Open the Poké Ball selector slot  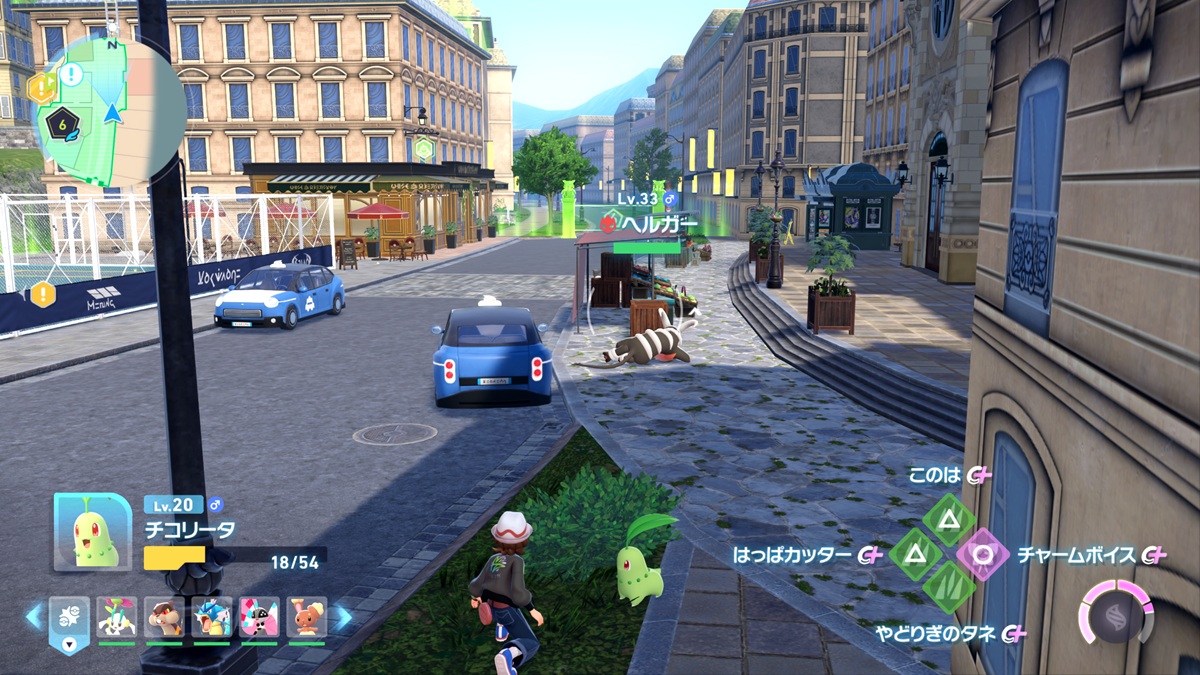point(69,620)
